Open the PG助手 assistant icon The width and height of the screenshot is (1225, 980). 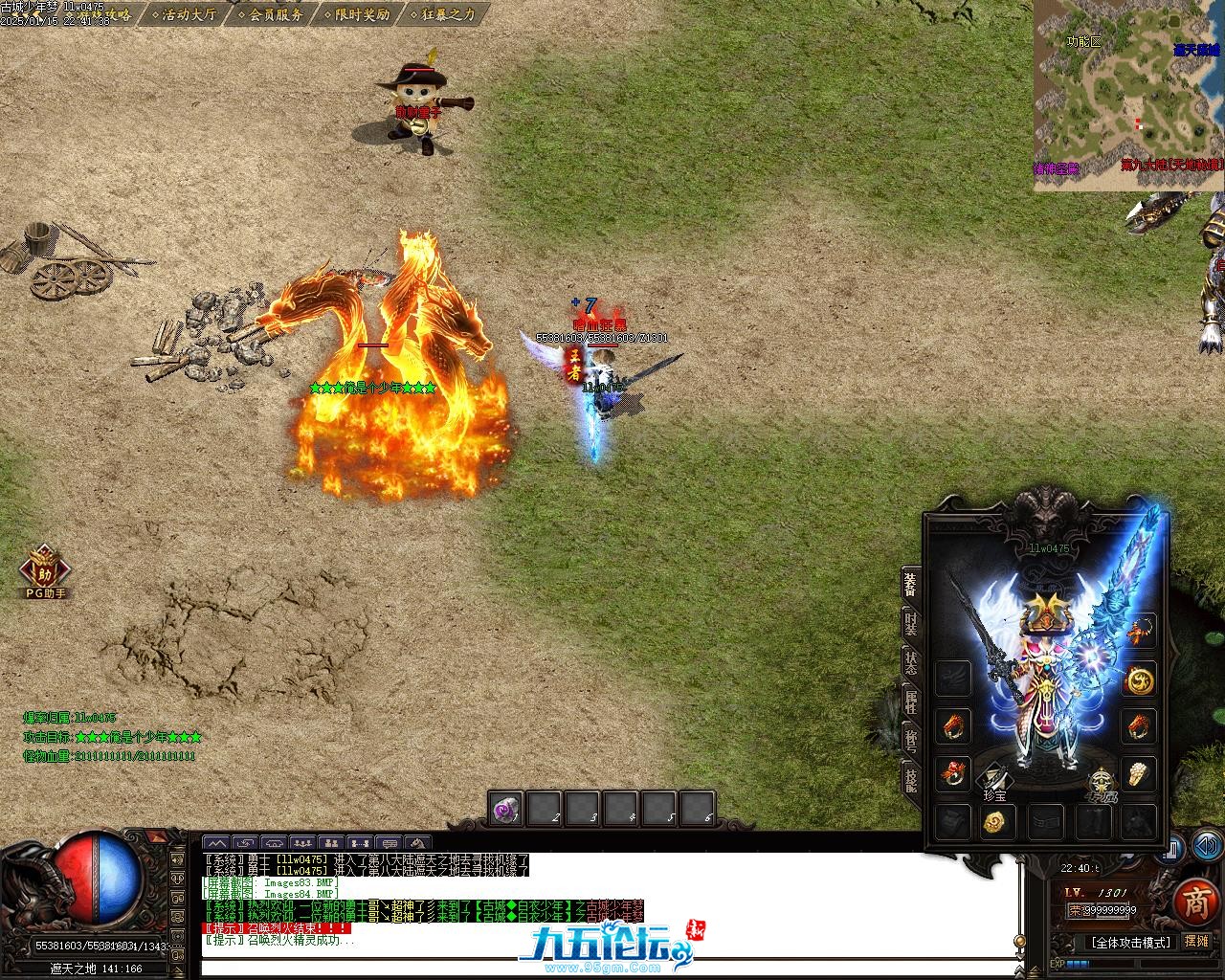[45, 570]
